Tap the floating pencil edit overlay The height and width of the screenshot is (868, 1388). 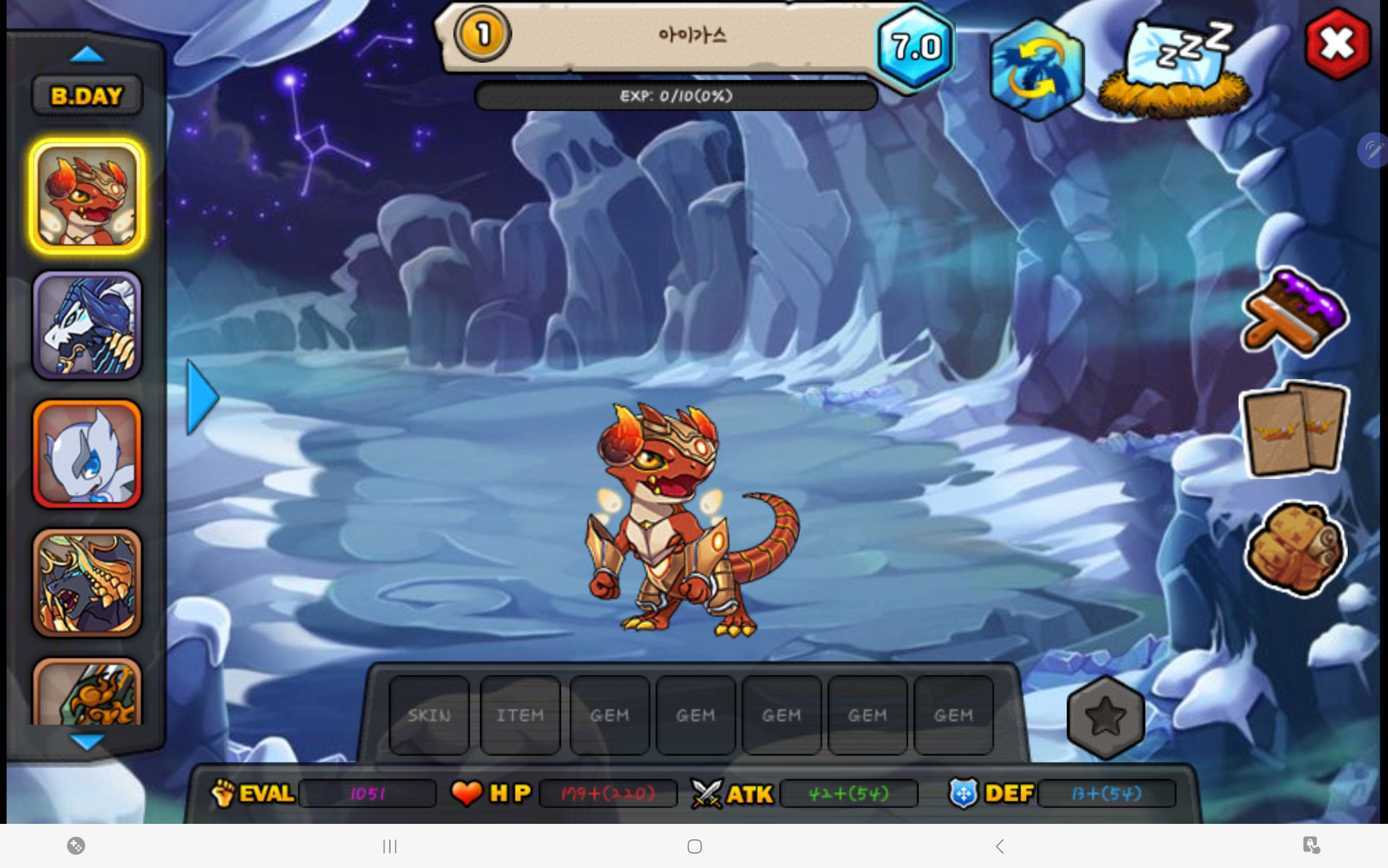pos(1374,151)
